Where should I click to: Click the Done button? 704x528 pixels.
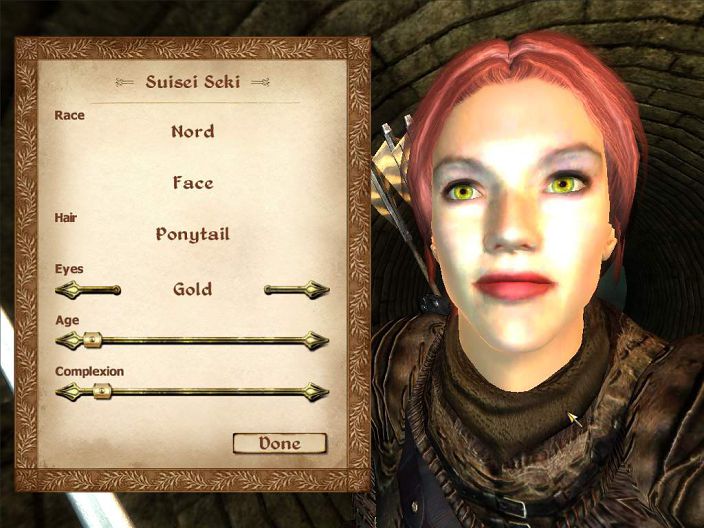click(x=279, y=443)
